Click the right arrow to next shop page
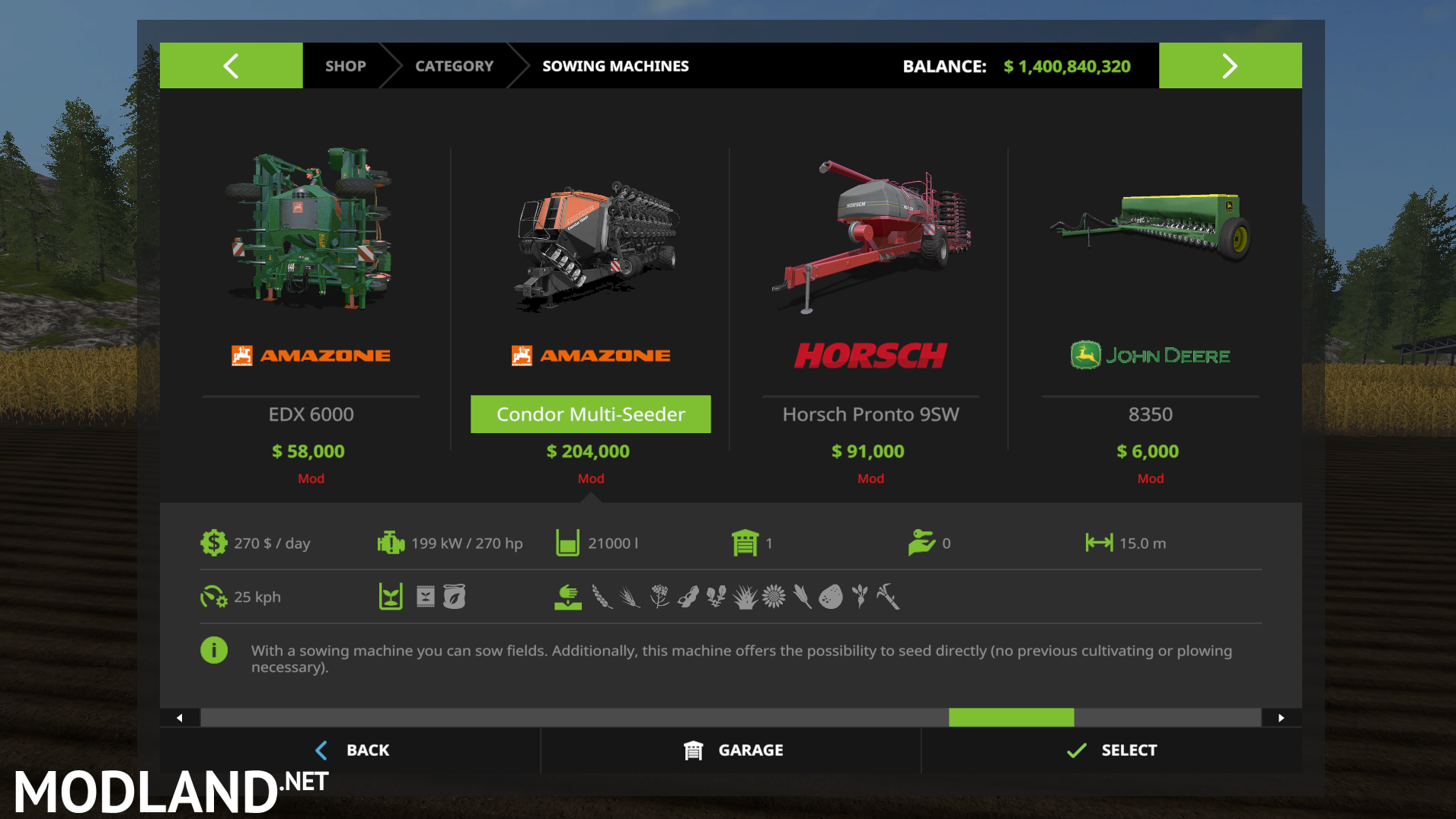This screenshot has width=1456, height=819. [1230, 65]
